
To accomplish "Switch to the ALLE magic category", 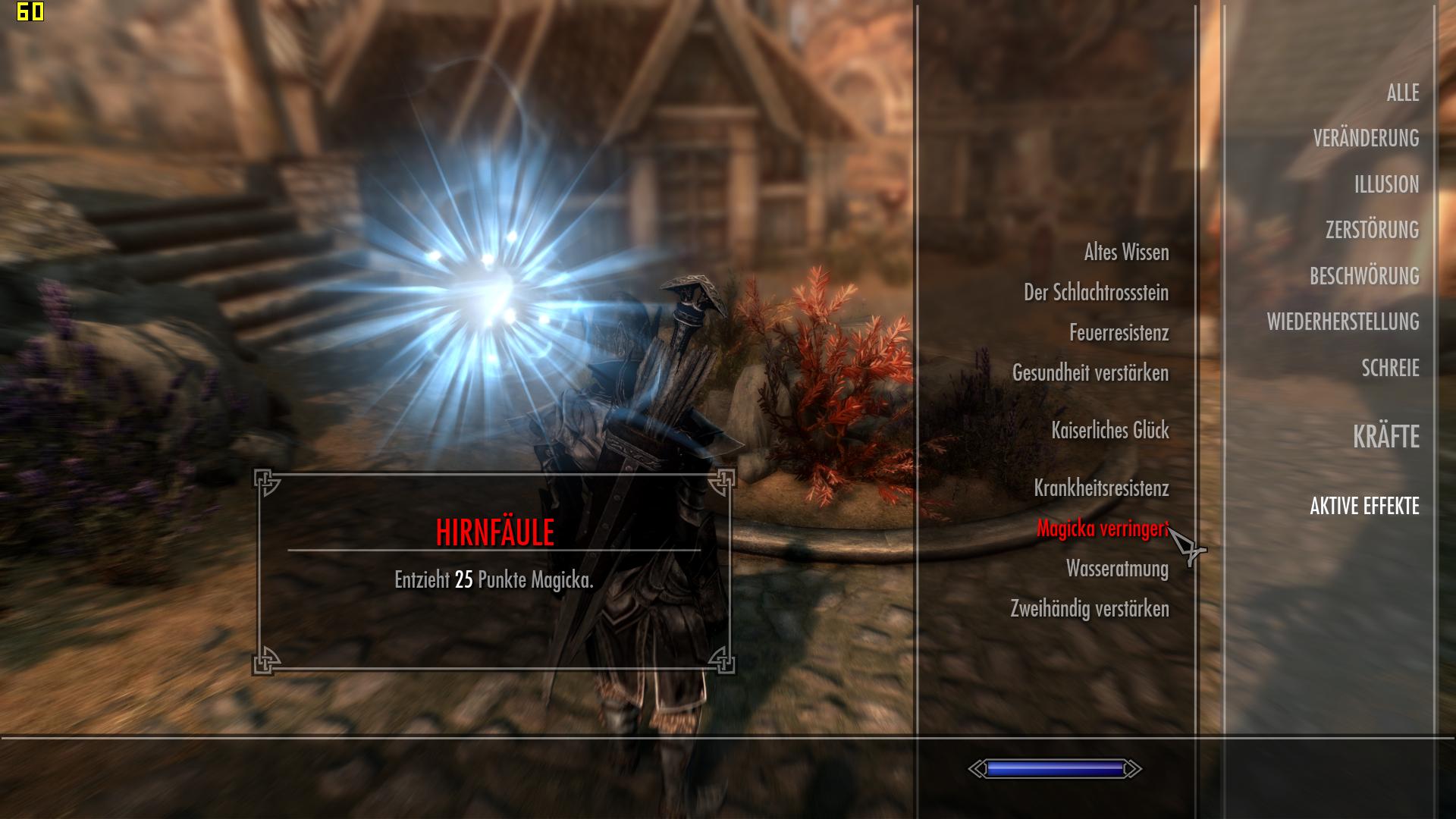I will pyautogui.click(x=1402, y=93).
